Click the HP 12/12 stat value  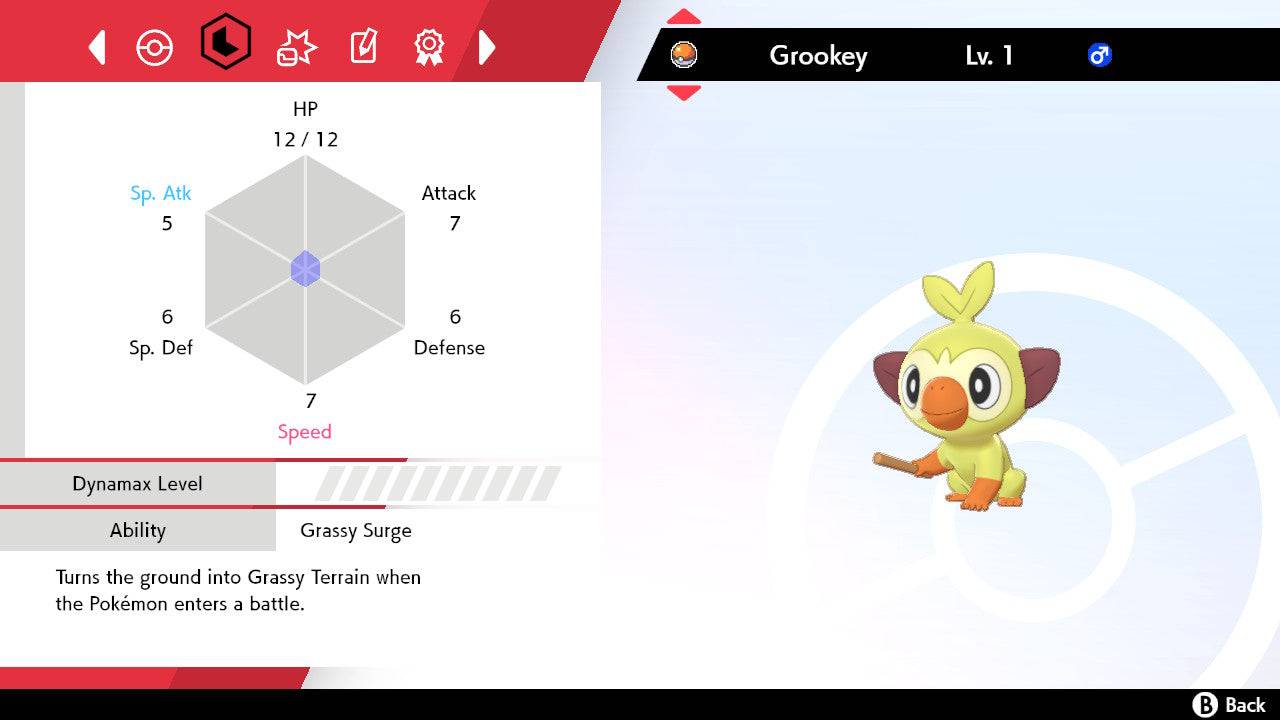(305, 139)
